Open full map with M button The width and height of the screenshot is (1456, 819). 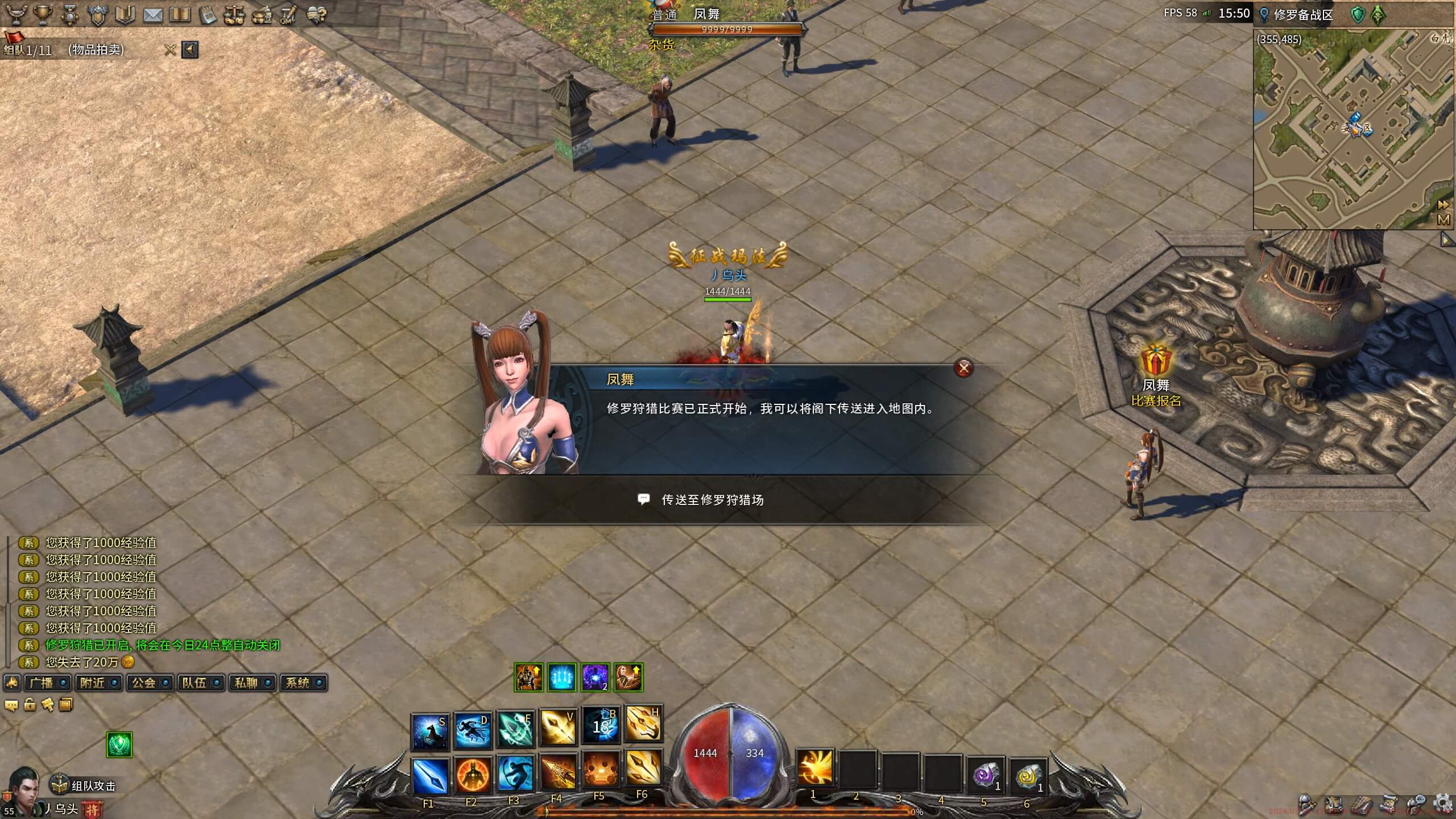point(1443,220)
